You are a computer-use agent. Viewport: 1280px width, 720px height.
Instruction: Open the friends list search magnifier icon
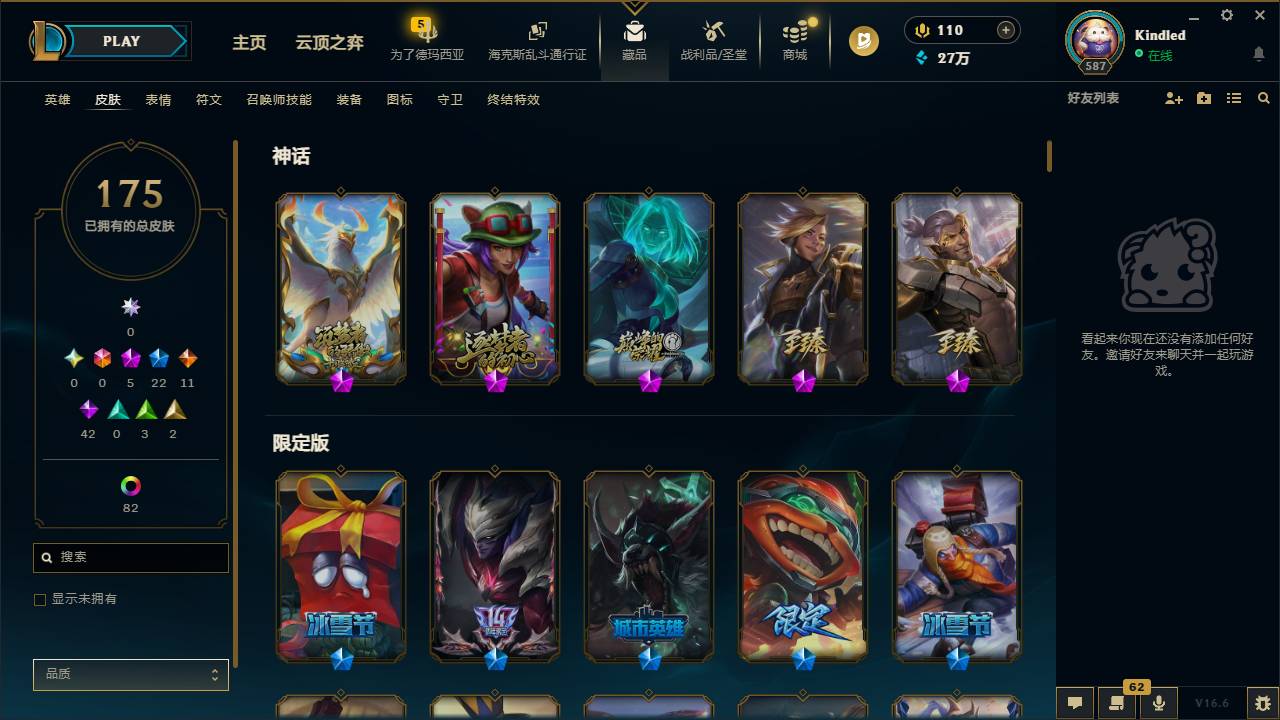(x=1264, y=98)
